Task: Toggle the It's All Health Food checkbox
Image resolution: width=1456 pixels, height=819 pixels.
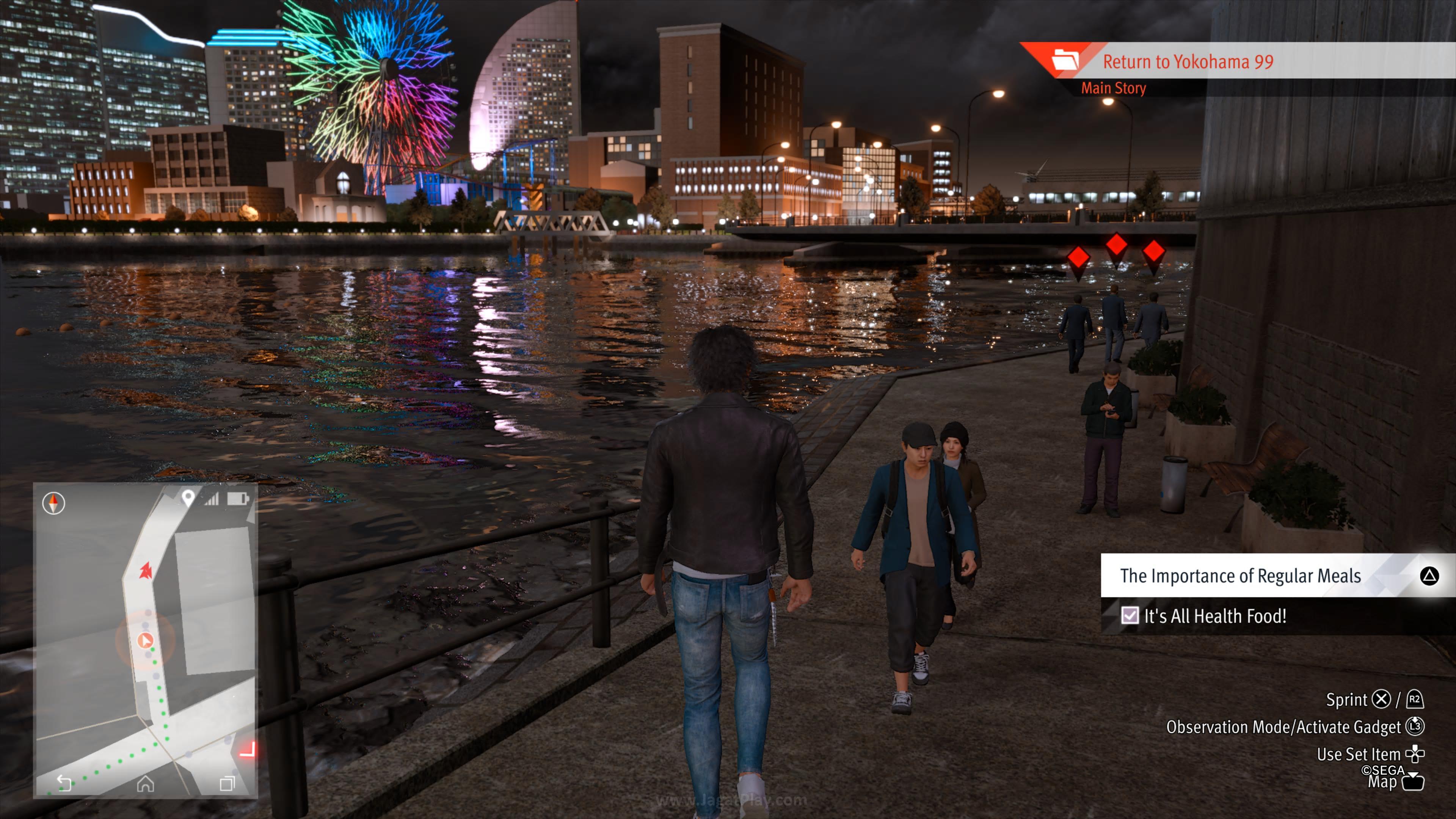Action: coord(1129,615)
